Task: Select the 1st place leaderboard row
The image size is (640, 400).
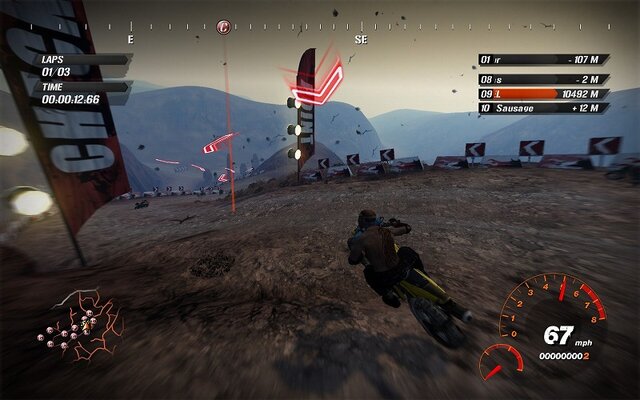Action: coord(543,59)
